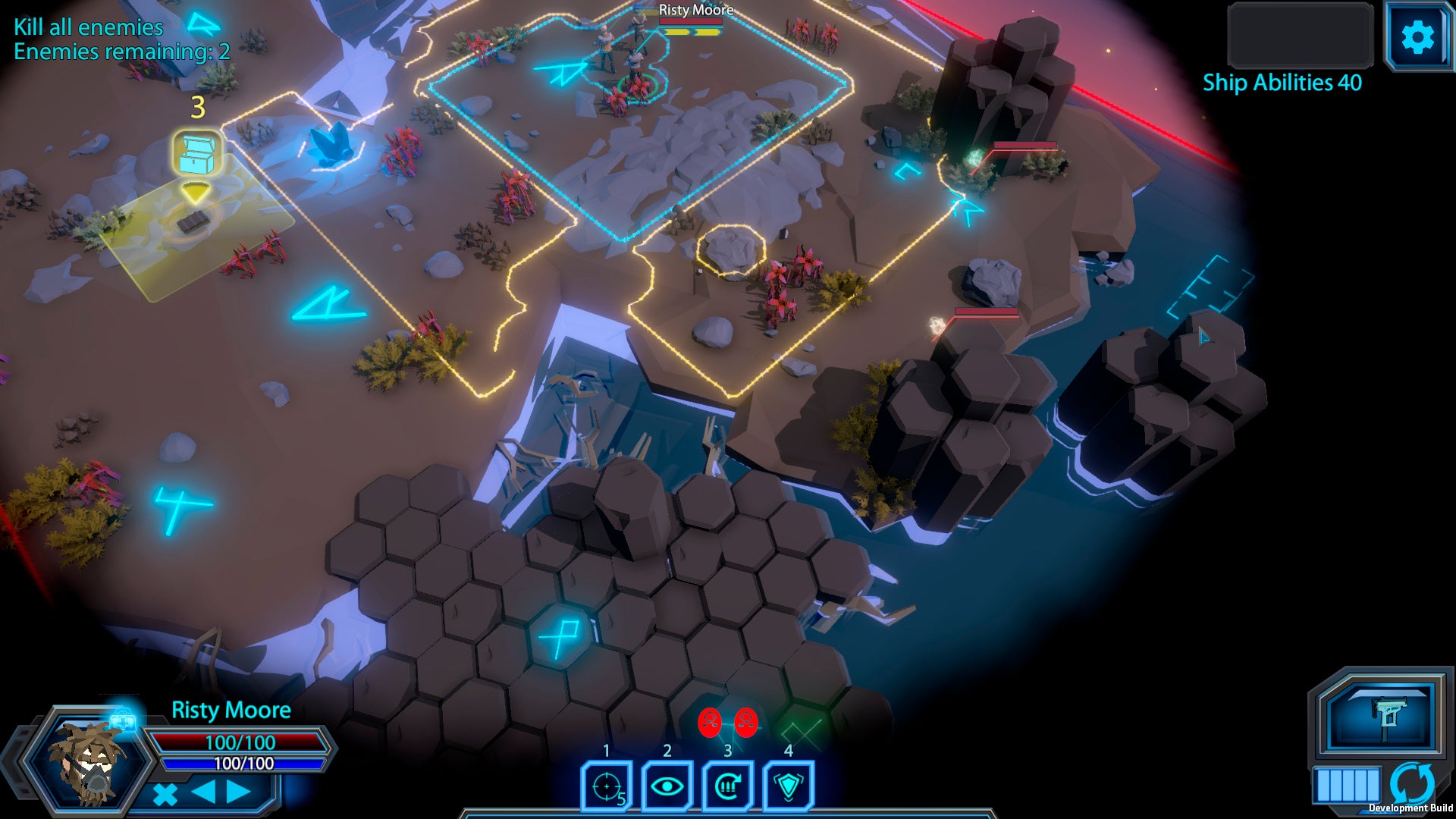Use the reload ability icon

[x=728, y=786]
